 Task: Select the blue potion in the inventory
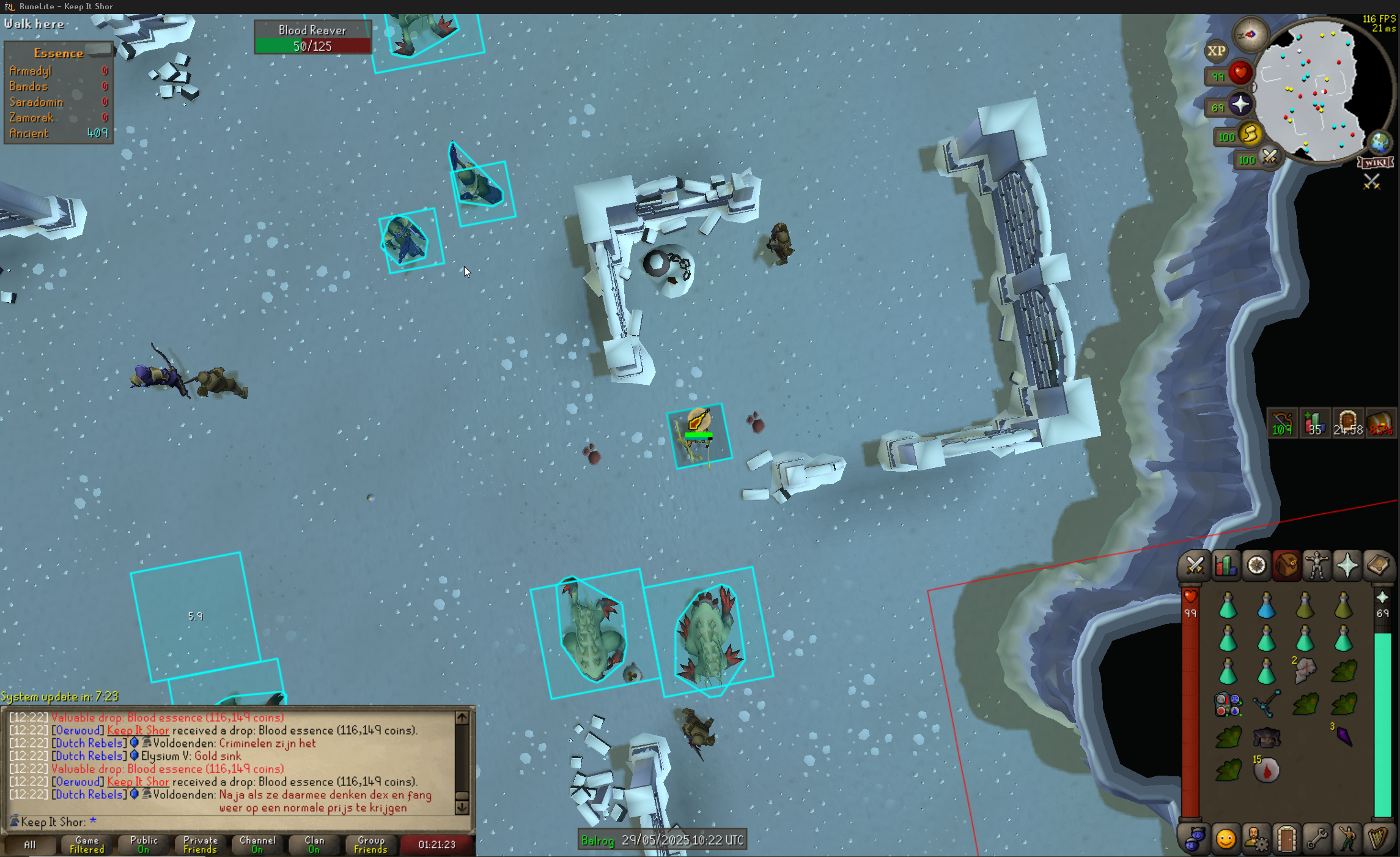click(x=1266, y=607)
